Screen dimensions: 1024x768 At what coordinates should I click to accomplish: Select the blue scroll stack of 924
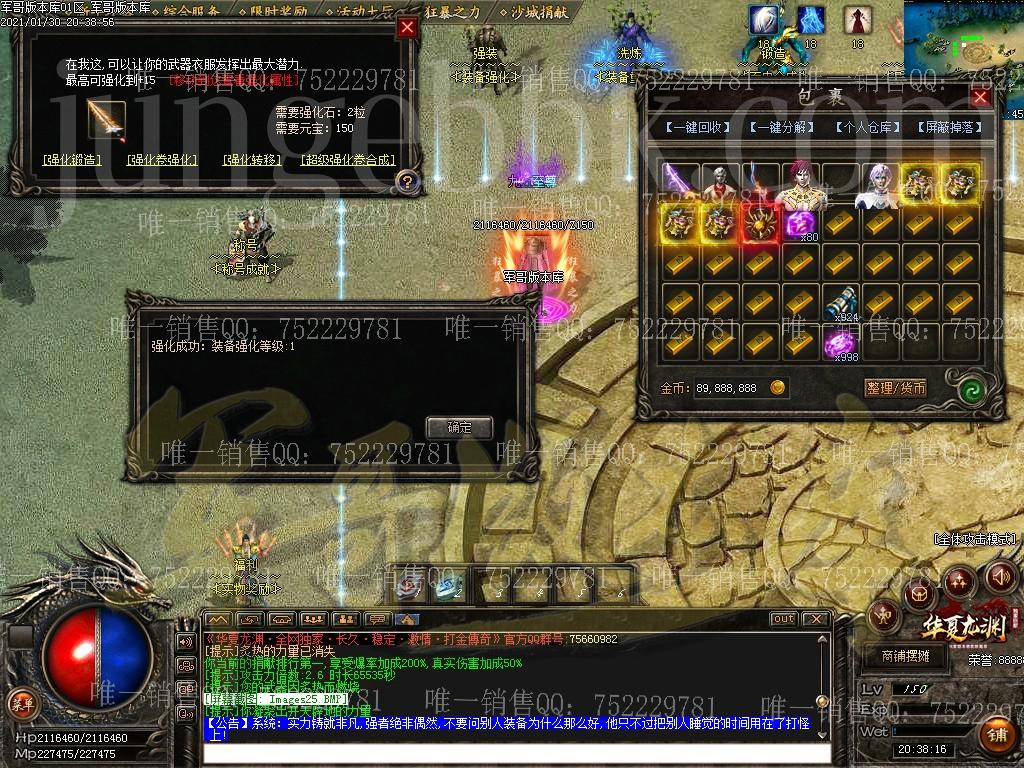(840, 302)
